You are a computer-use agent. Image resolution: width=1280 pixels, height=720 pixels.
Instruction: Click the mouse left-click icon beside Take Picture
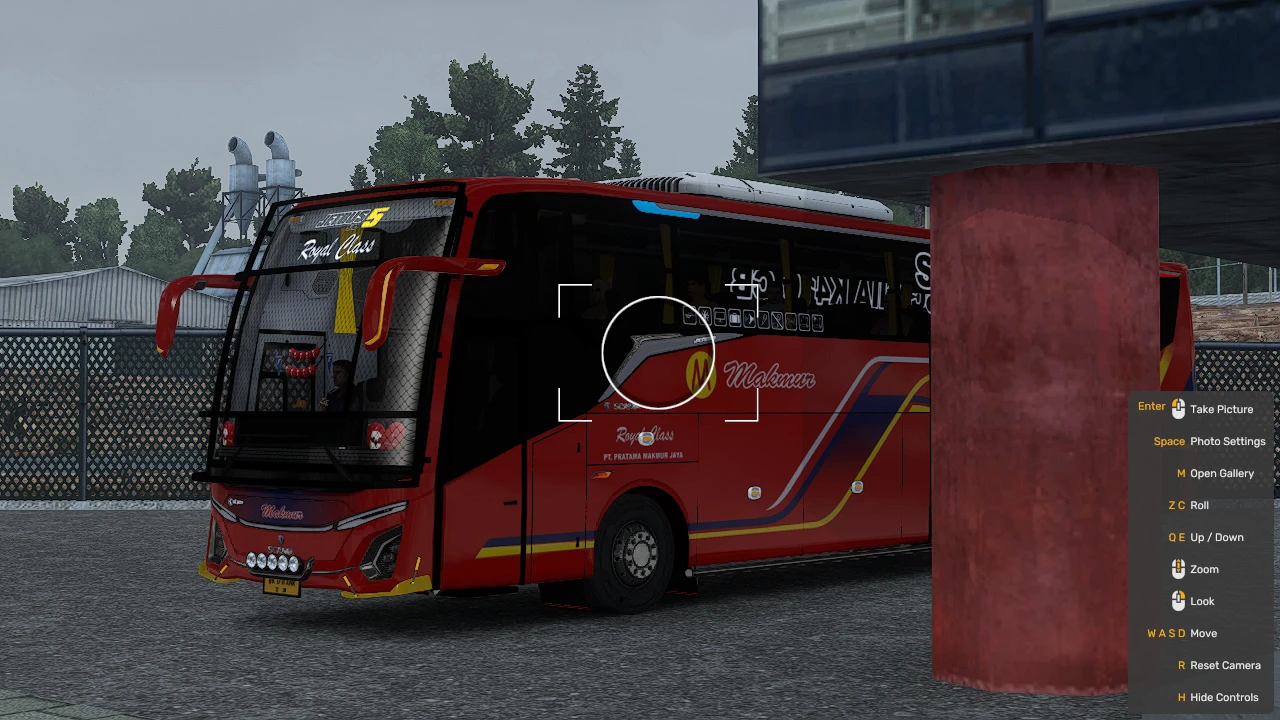1178,407
